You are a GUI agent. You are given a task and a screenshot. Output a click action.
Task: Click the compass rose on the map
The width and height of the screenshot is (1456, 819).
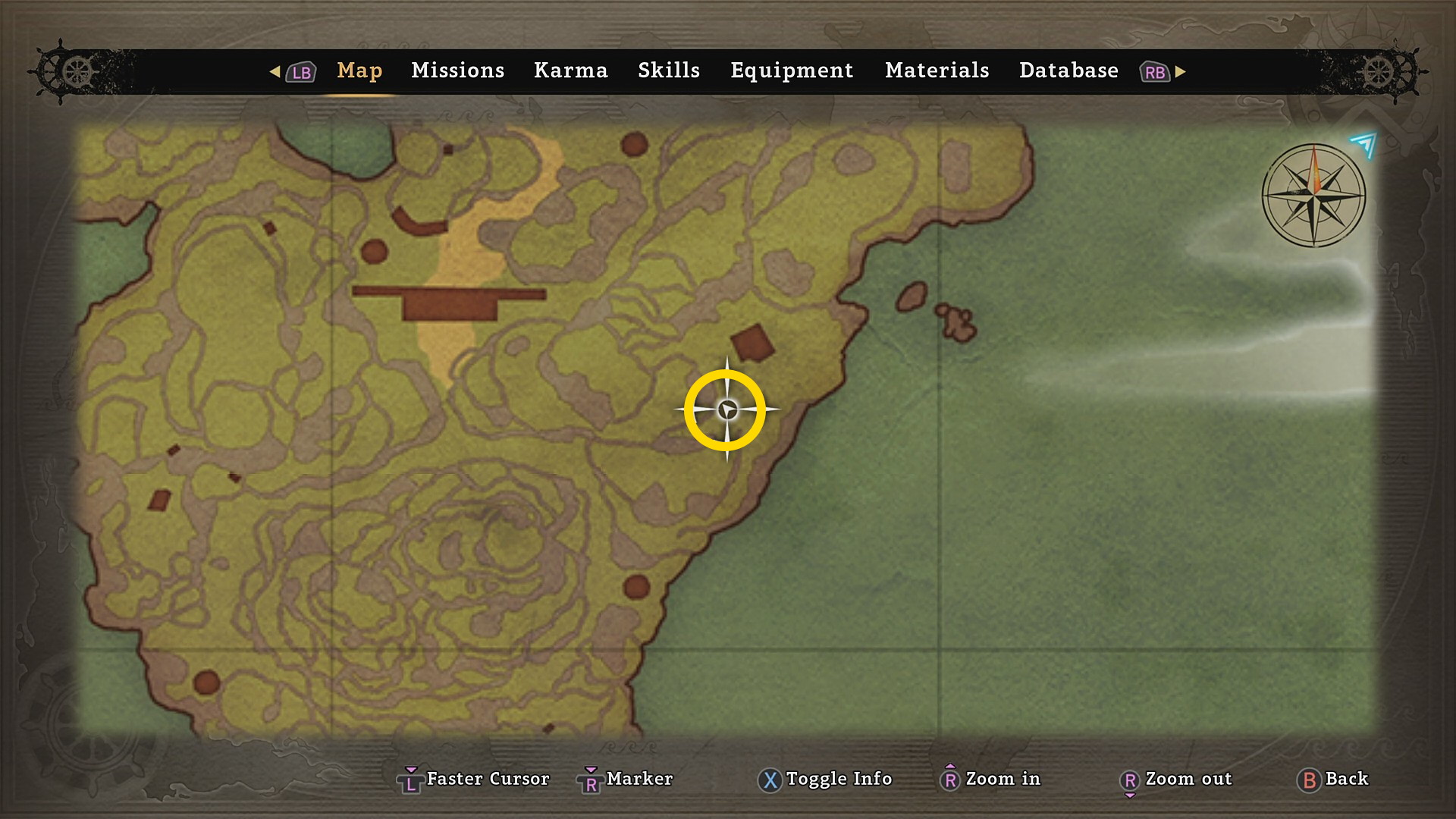coord(1313,196)
